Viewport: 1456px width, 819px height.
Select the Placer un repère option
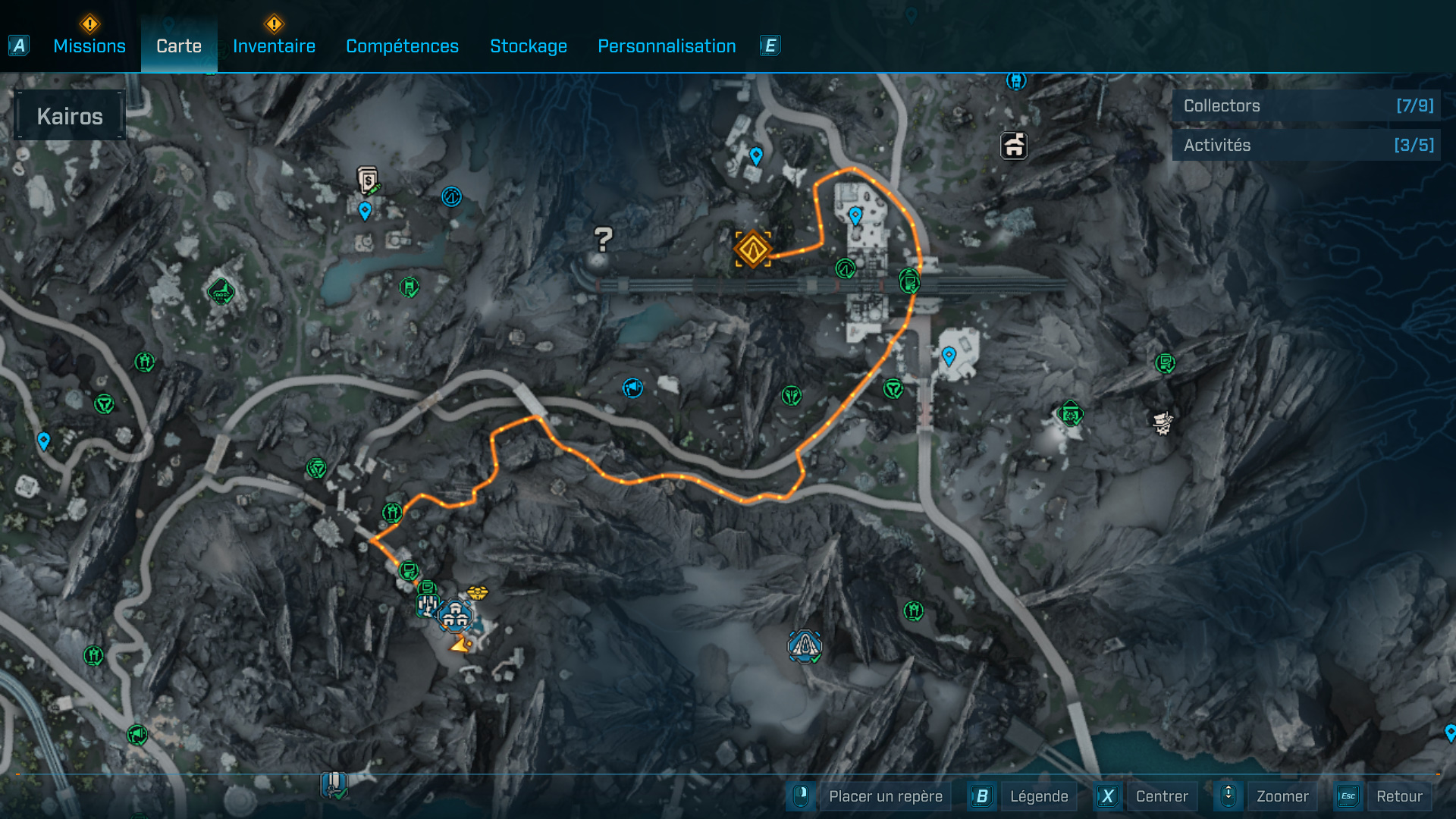pos(885,796)
